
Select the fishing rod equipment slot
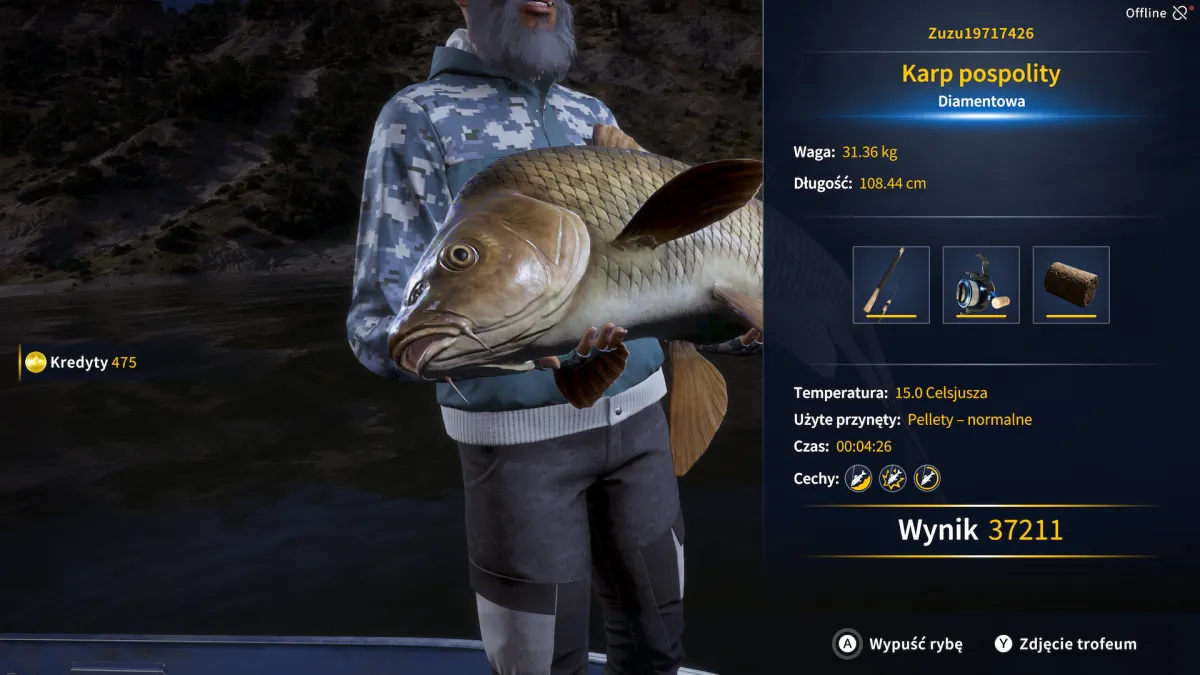click(891, 285)
